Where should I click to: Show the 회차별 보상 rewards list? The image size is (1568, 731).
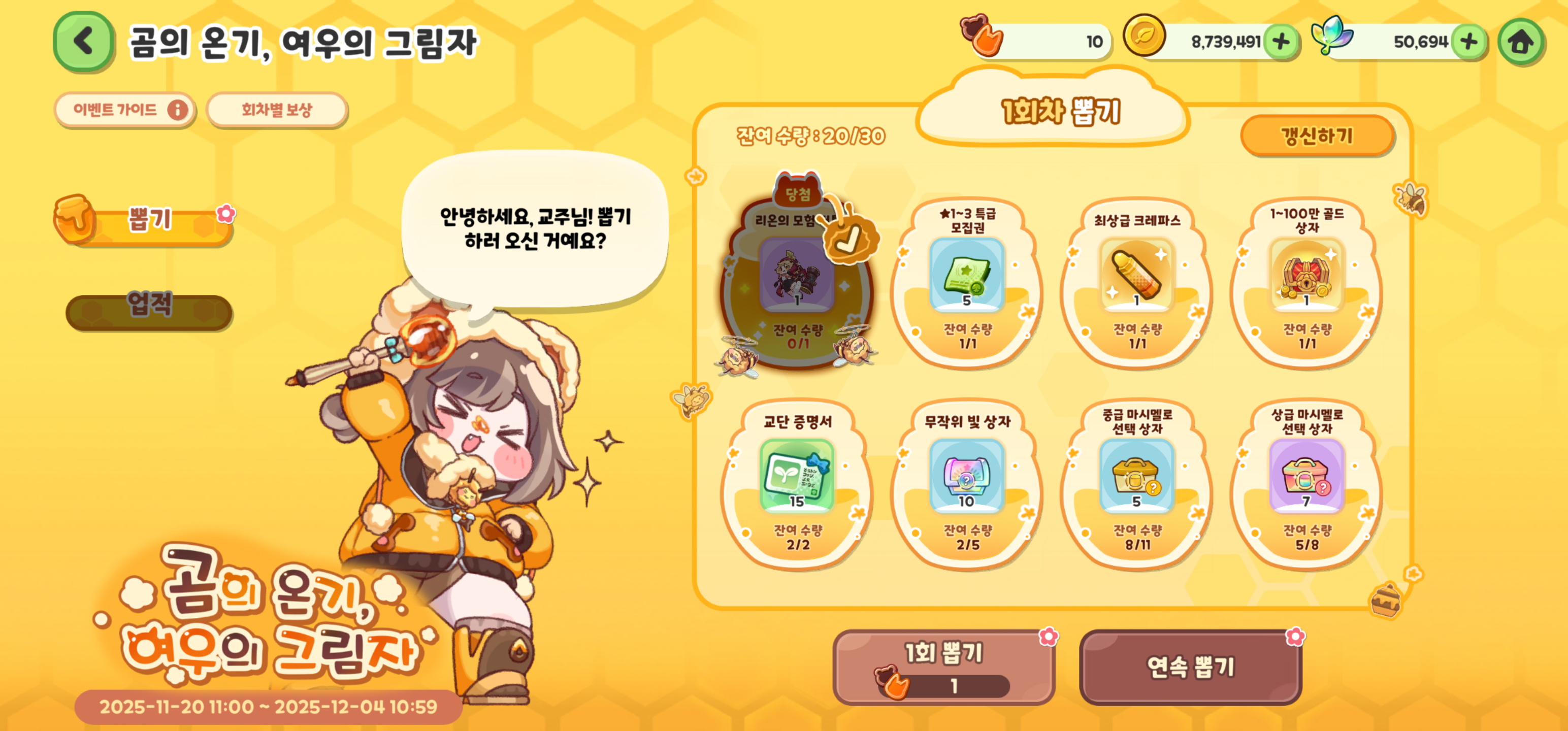click(277, 110)
